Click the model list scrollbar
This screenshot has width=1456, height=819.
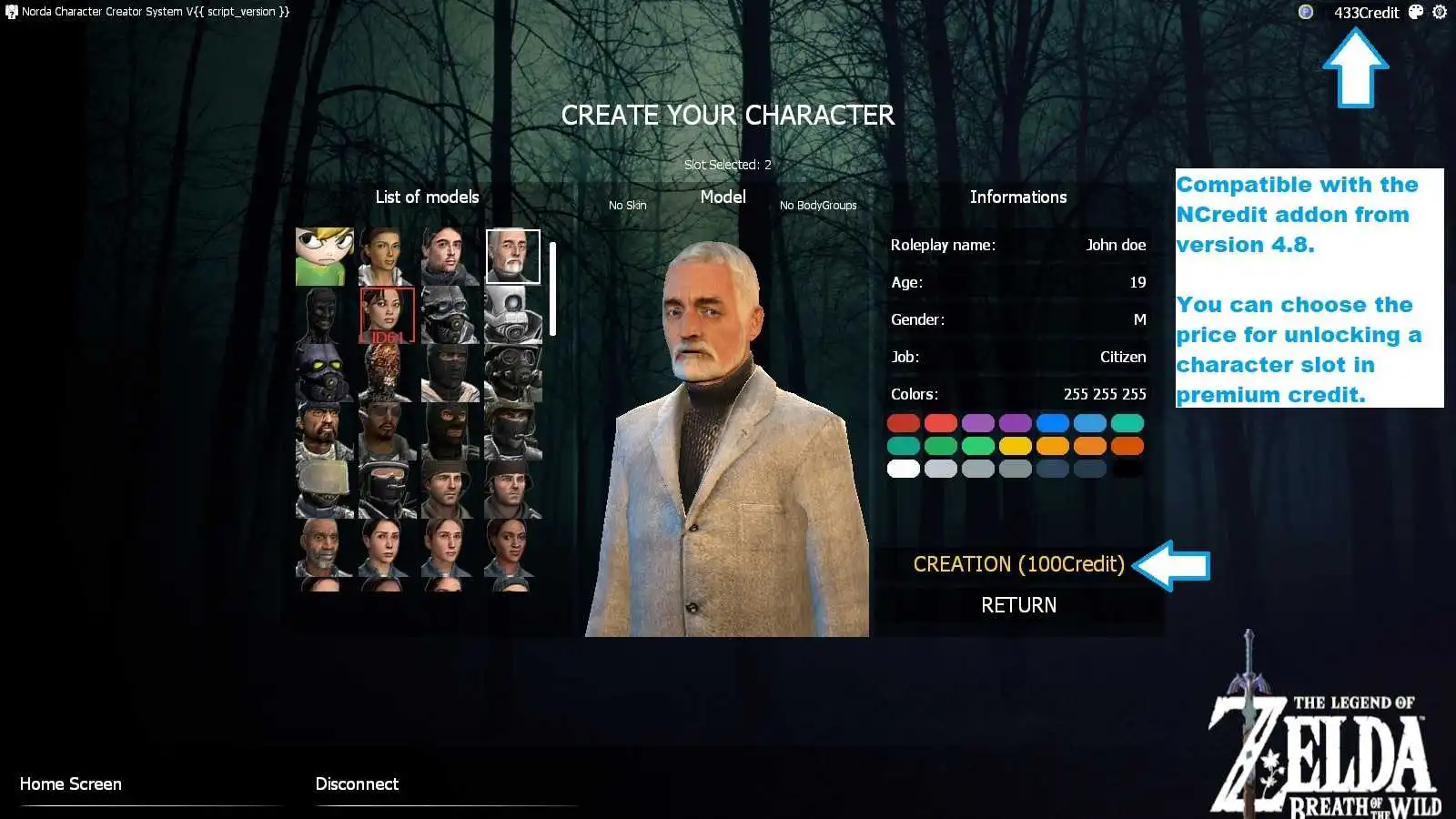pyautogui.click(x=552, y=289)
